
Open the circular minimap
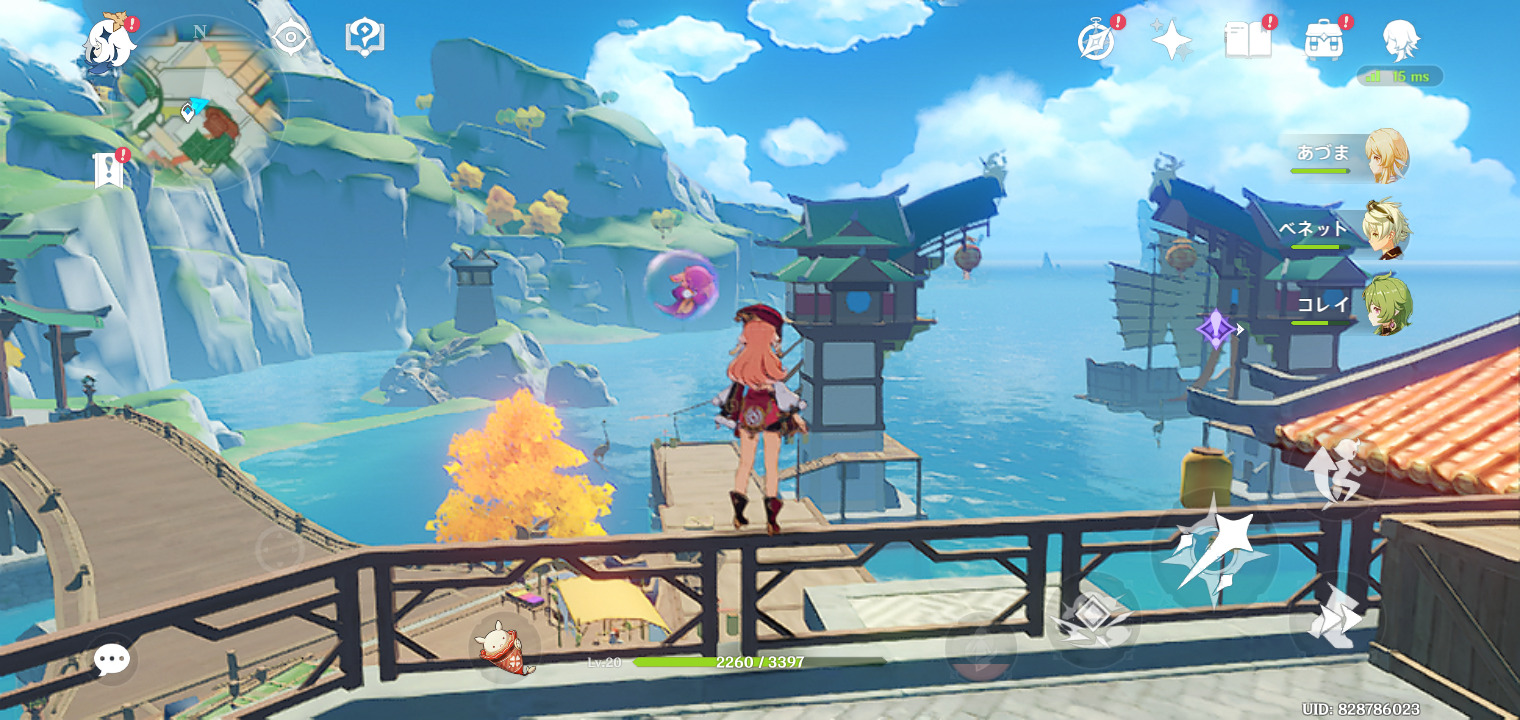click(x=203, y=103)
